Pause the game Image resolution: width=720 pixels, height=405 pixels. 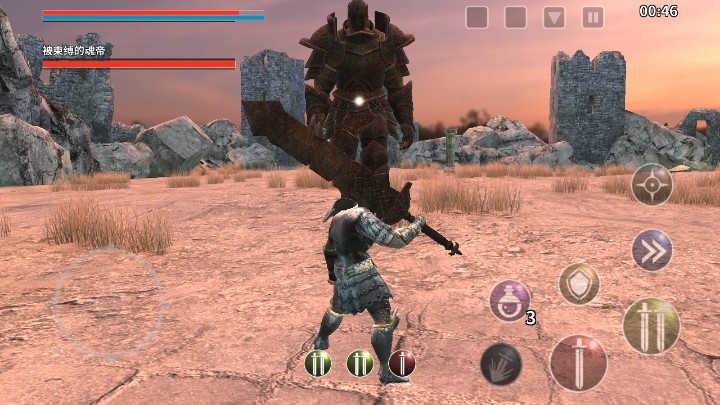593,17
